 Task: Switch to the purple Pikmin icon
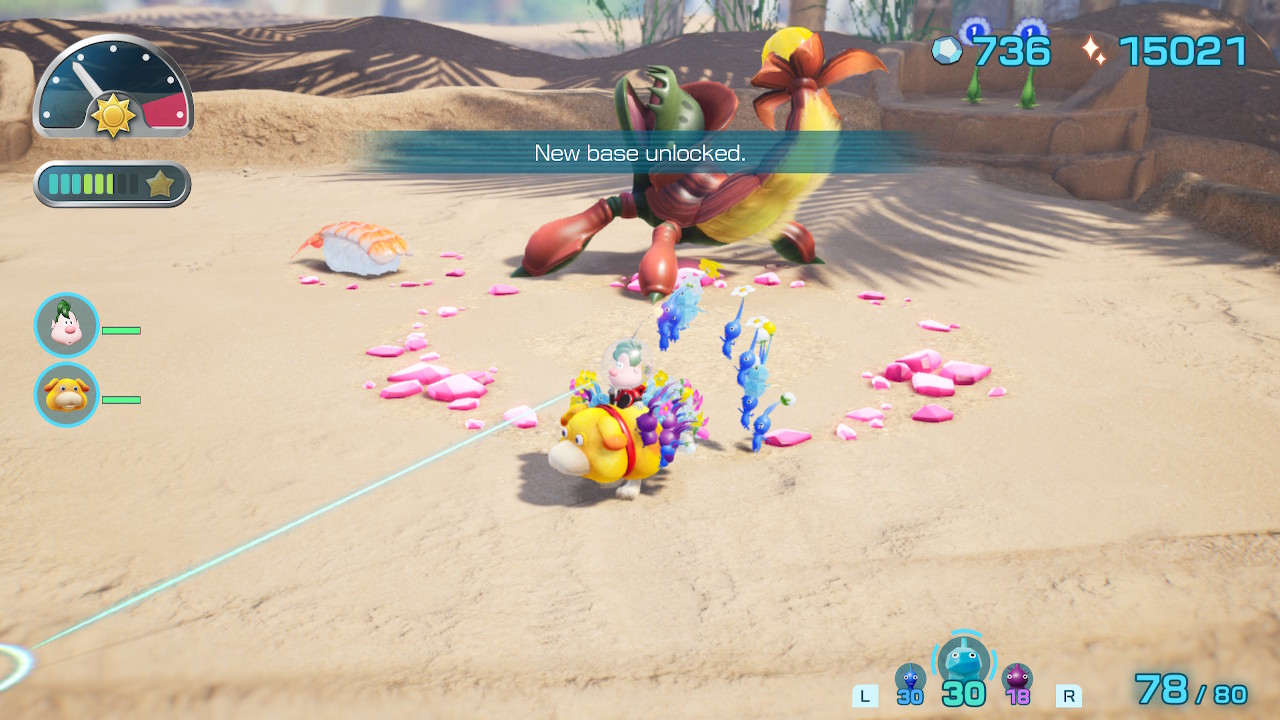[x=1017, y=679]
